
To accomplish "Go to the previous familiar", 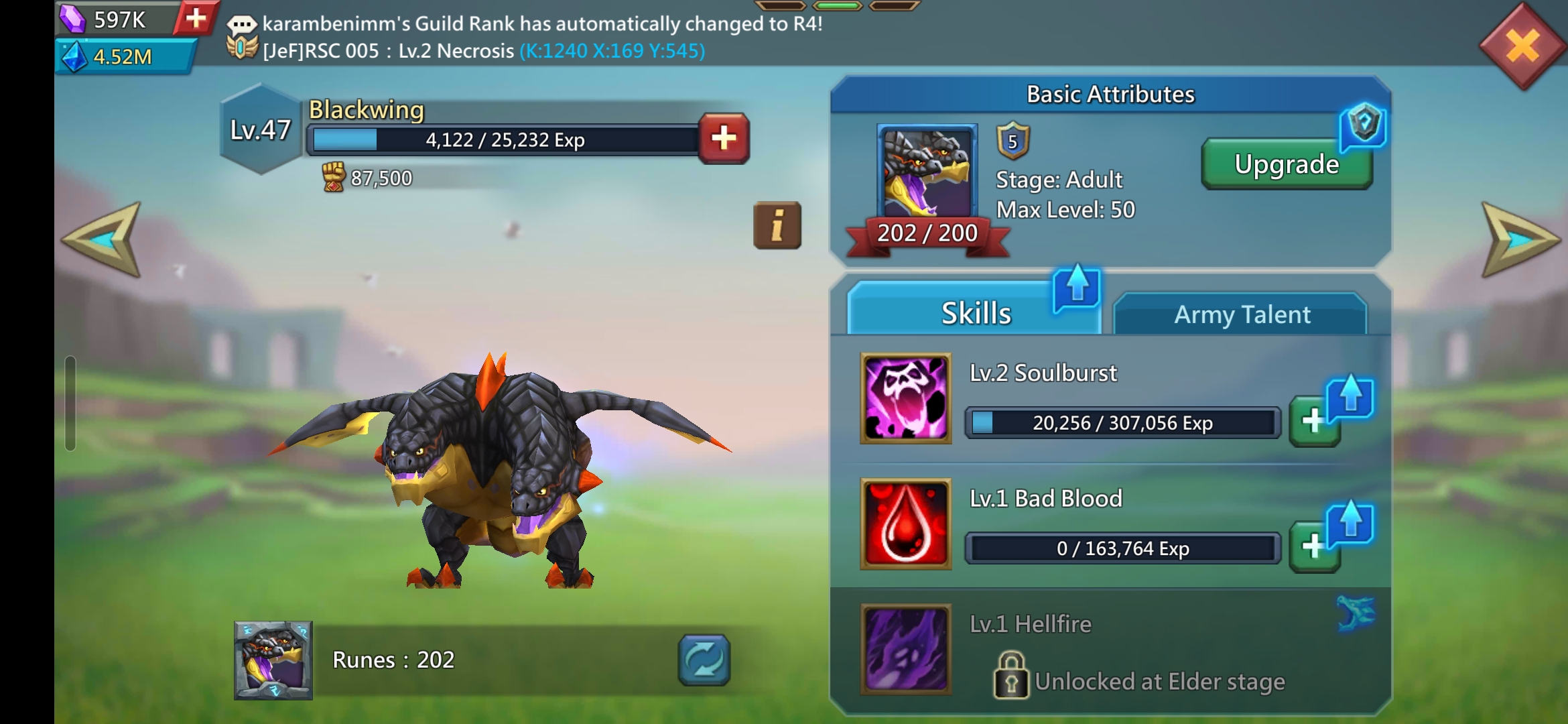I will (x=103, y=239).
